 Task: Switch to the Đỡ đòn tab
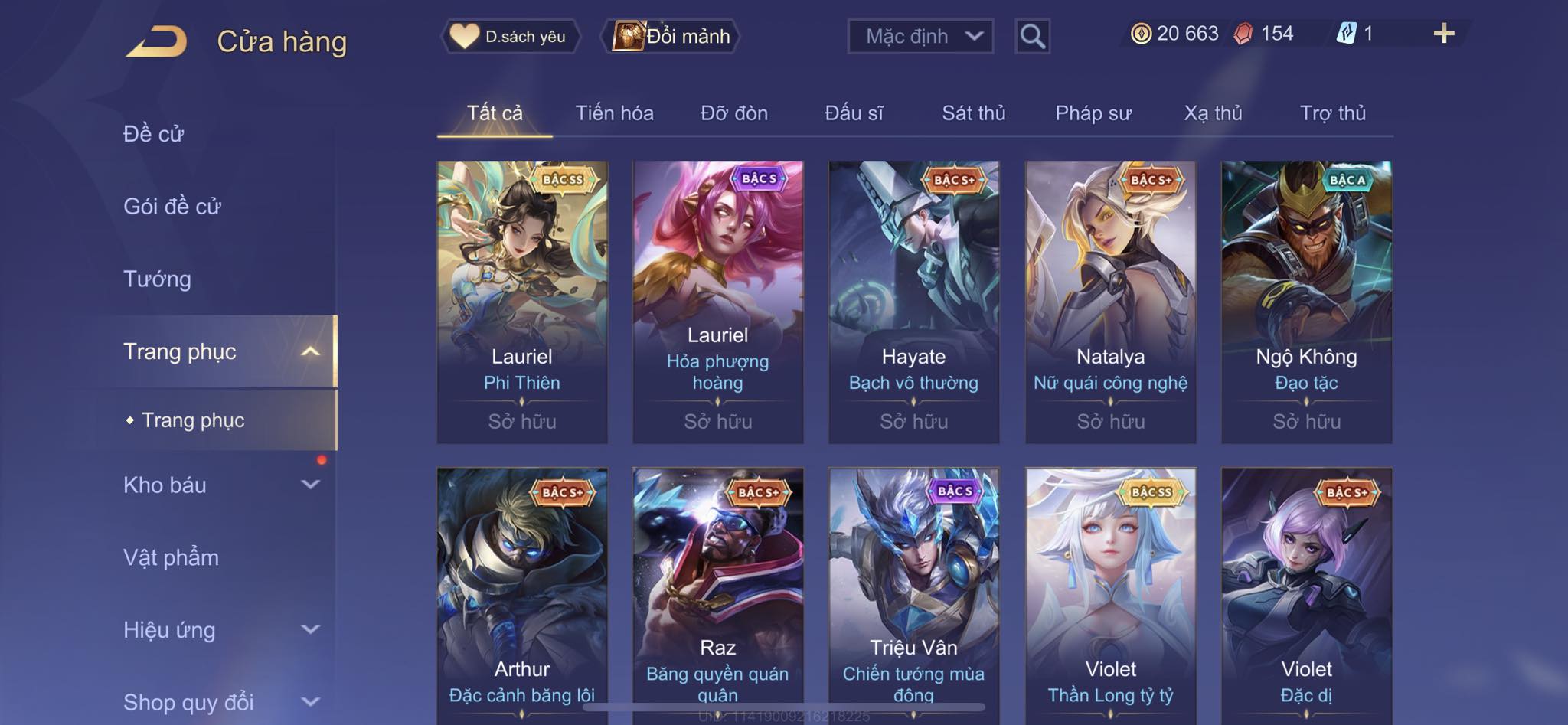(733, 113)
